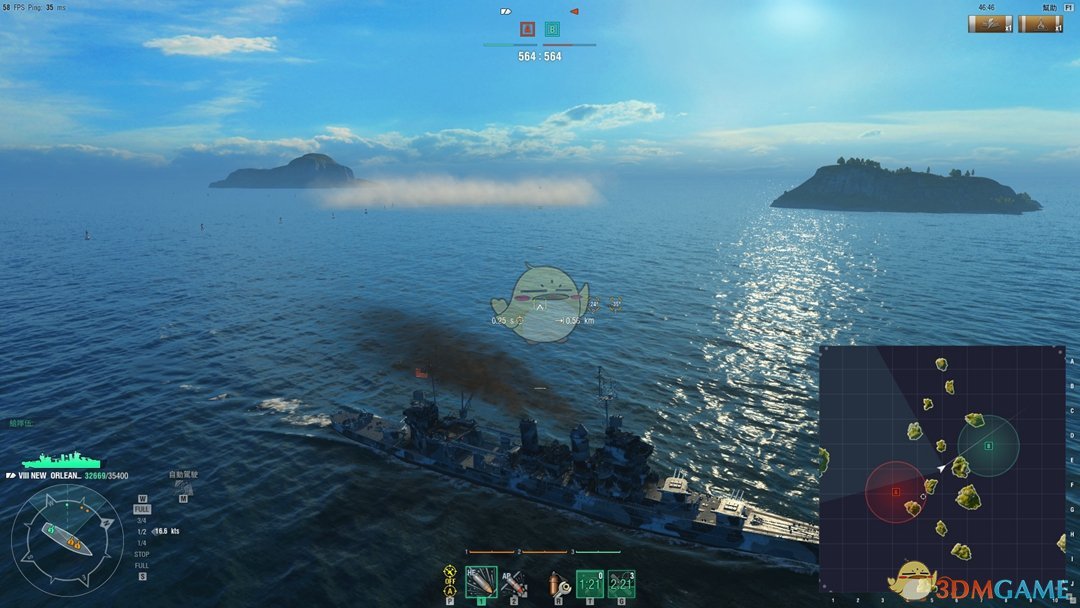Open the tactical minimap

pos(941,468)
